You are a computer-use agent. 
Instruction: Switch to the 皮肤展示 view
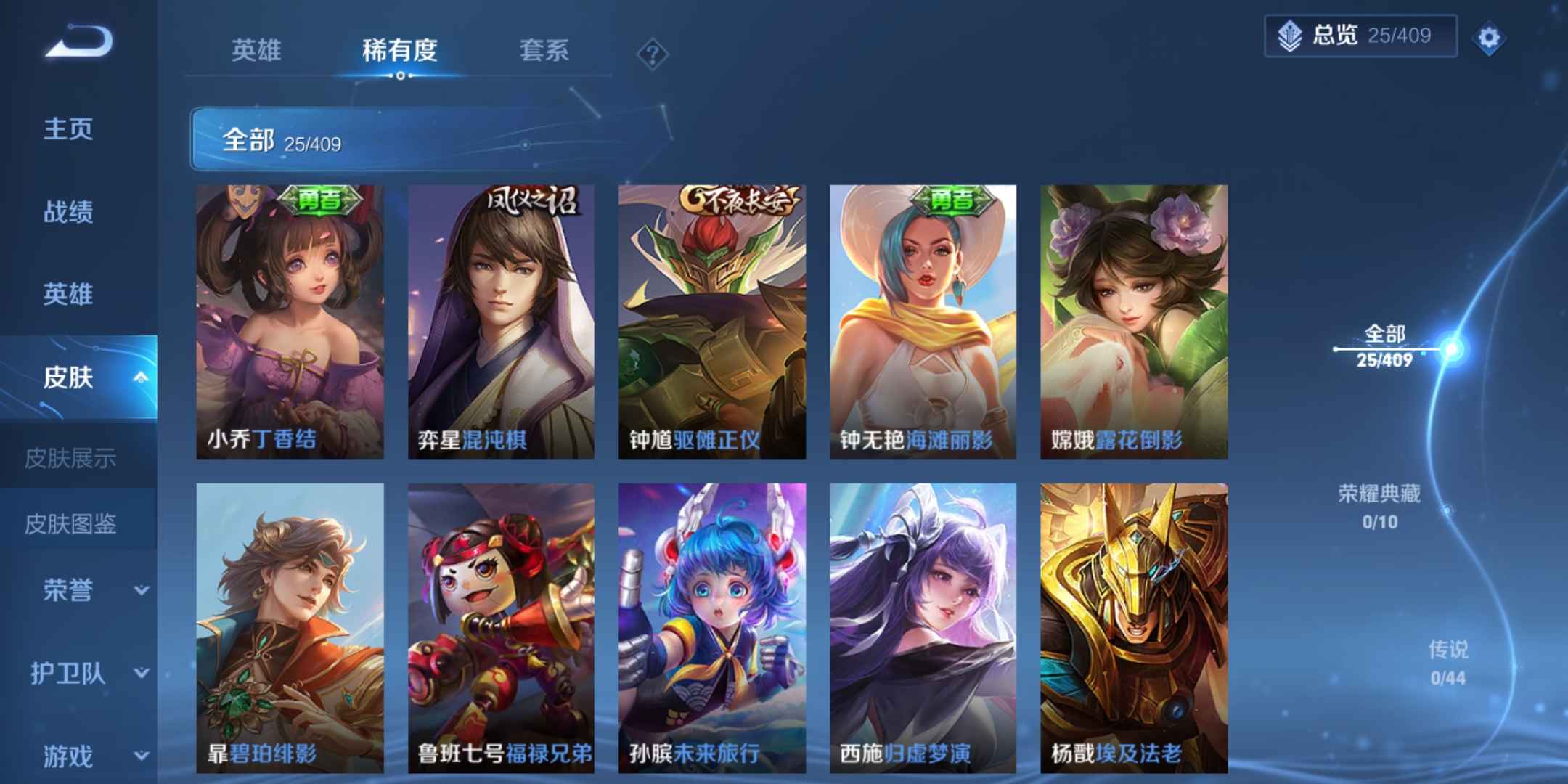(70, 459)
